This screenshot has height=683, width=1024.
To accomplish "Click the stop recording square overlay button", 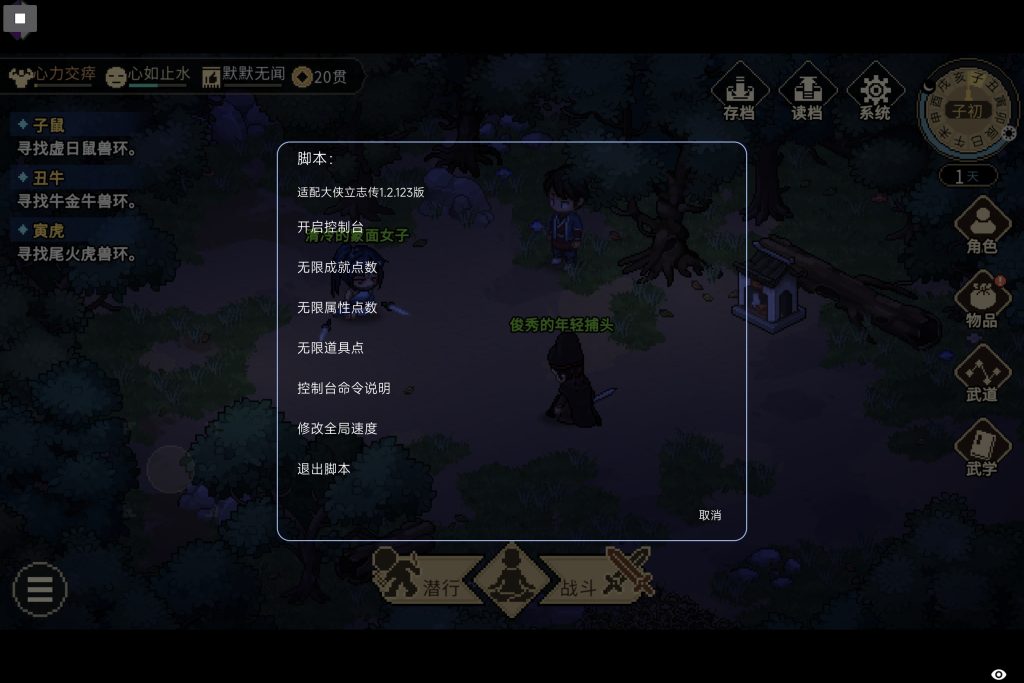I will (20, 18).
